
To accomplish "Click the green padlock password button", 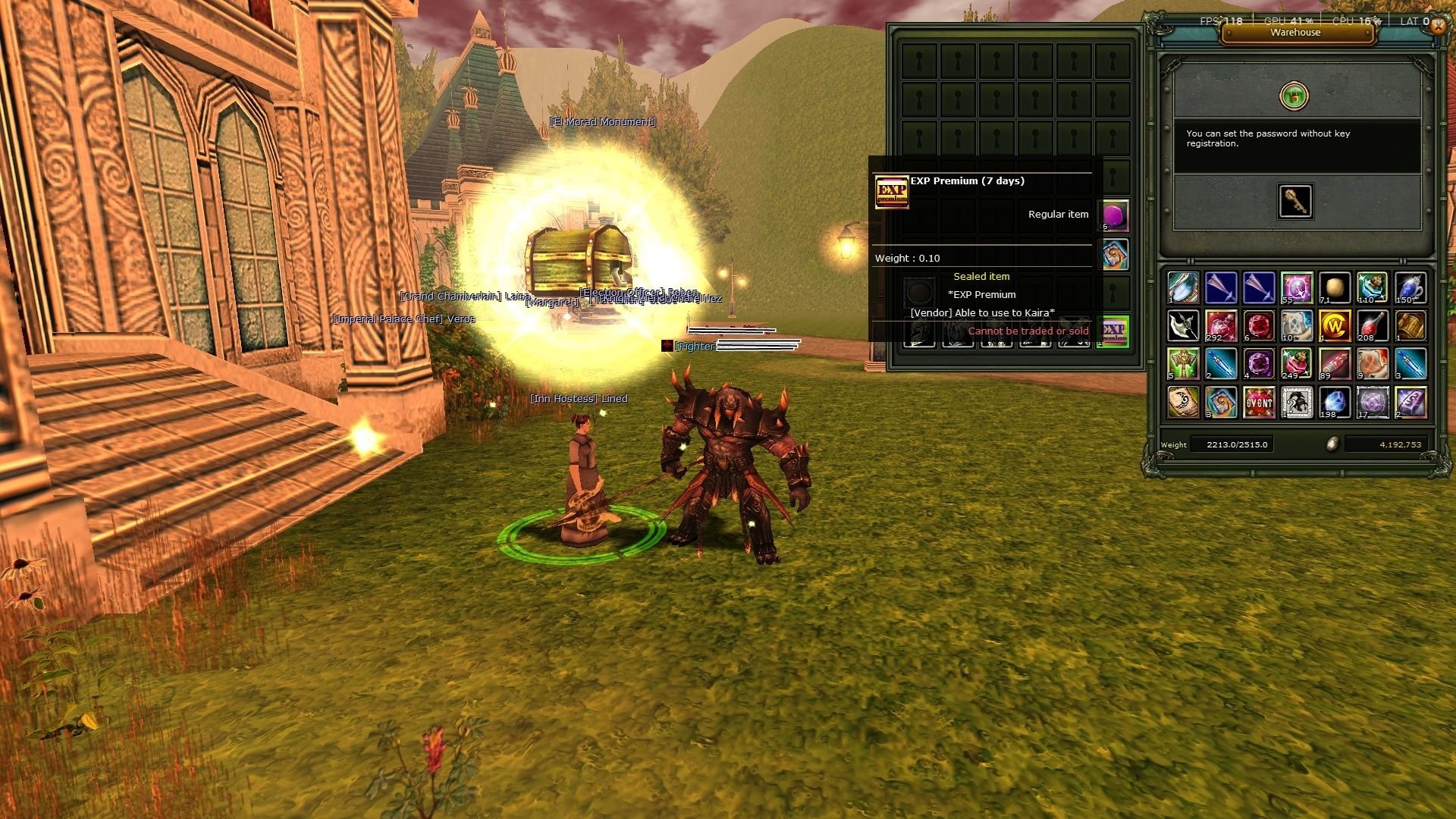I will (1294, 96).
